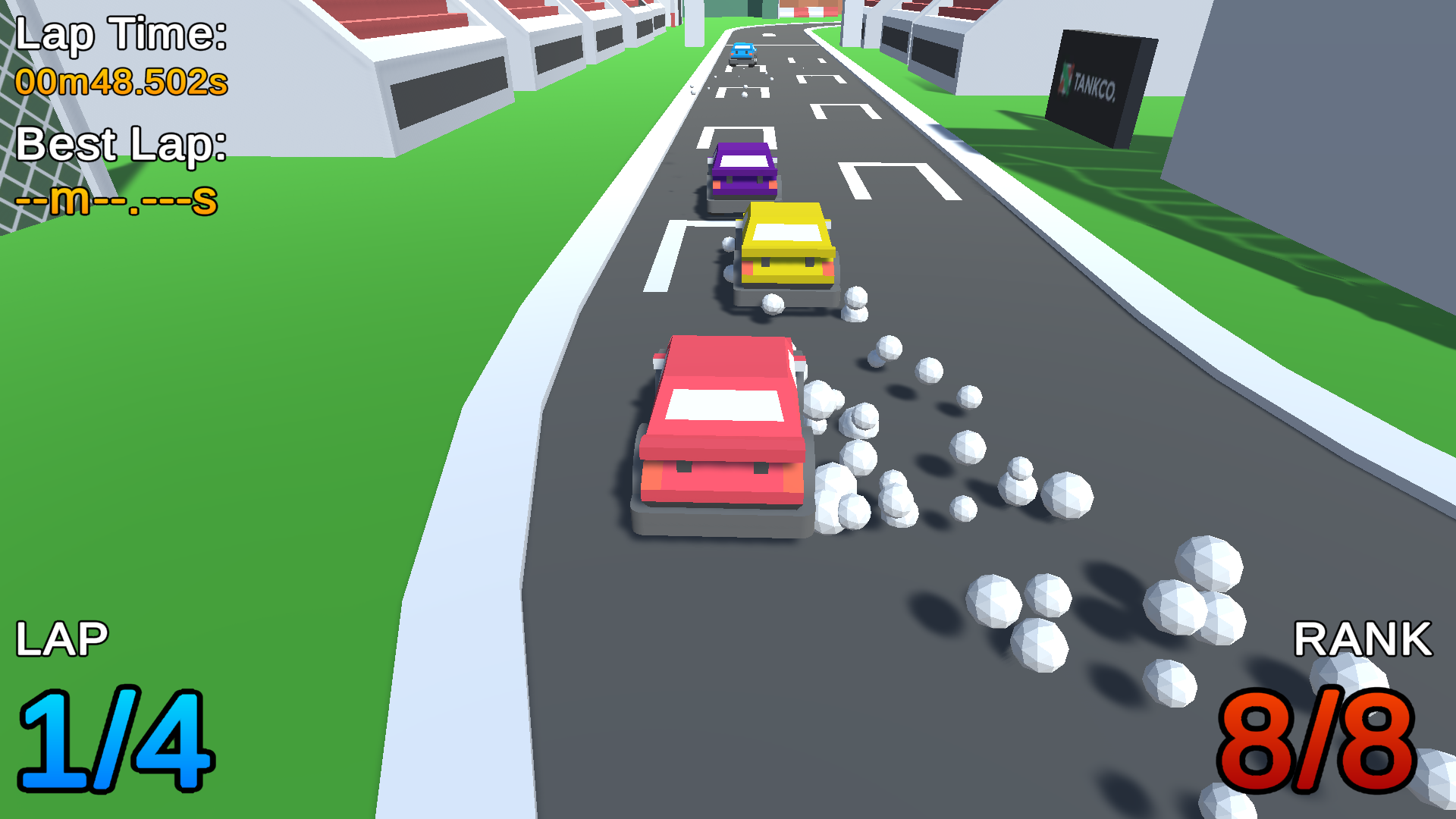Viewport: 1456px width, 819px height.
Task: Click the TANKCO billboard sign
Action: [x=1092, y=83]
